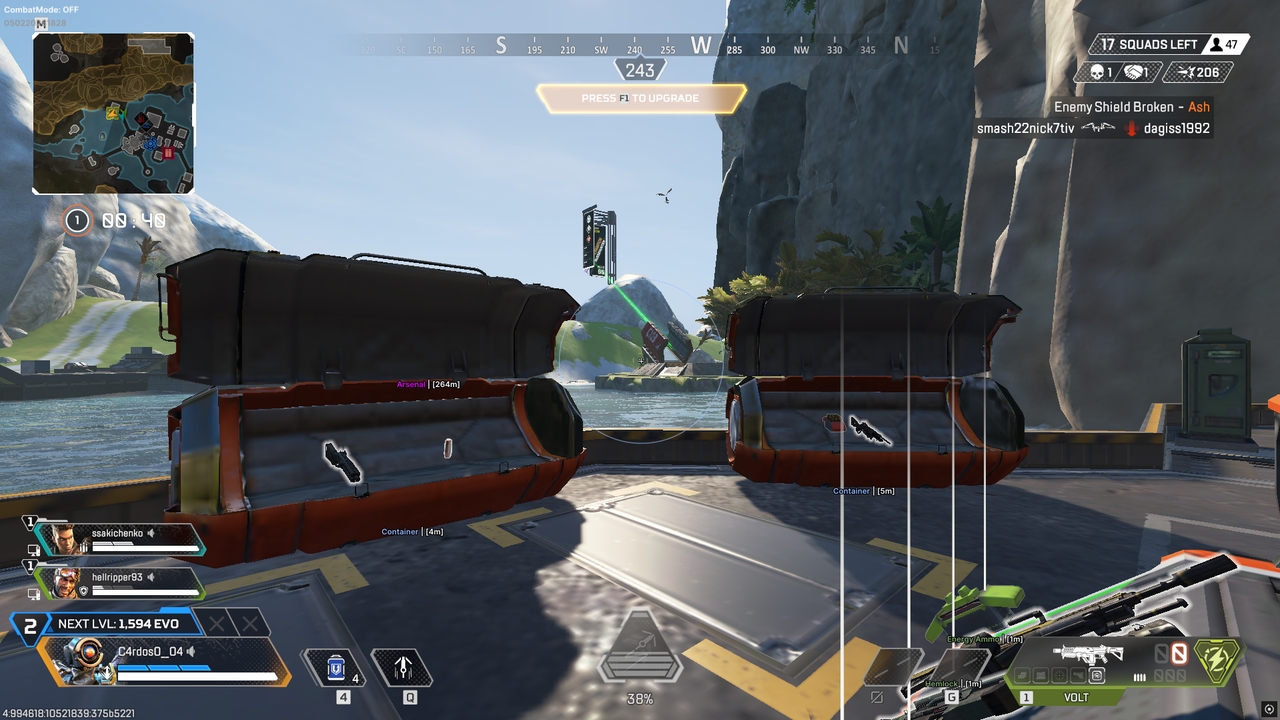The width and height of the screenshot is (1280, 720).
Task: Select teammate hellripper93's squad card
Action: point(118,582)
